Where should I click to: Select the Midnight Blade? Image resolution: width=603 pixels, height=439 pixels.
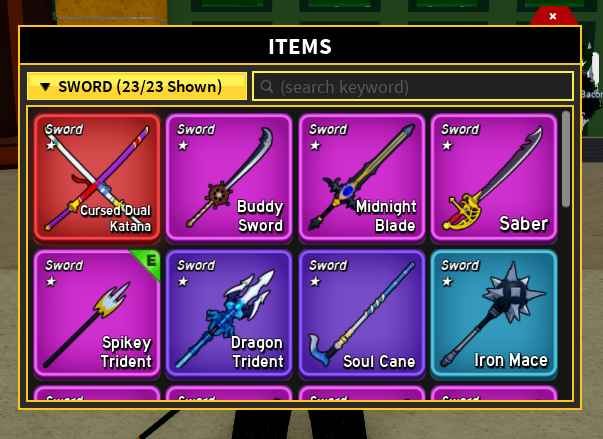(362, 177)
